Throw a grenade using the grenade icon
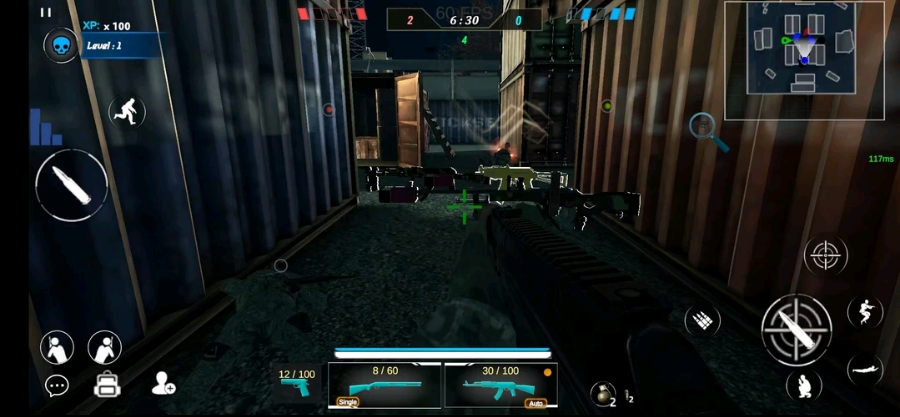This screenshot has width=900, height=417. [x=603, y=393]
